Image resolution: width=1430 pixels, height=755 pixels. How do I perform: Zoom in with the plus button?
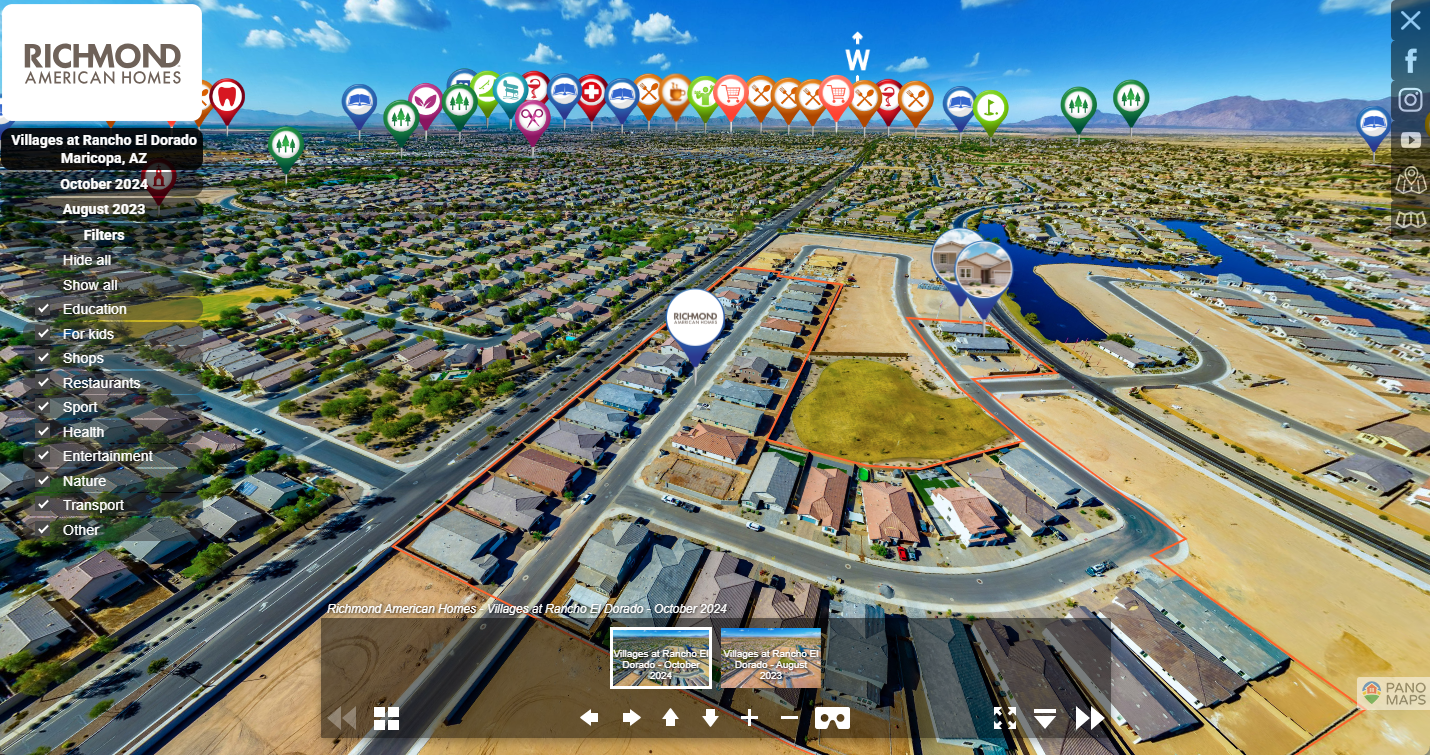coord(750,718)
